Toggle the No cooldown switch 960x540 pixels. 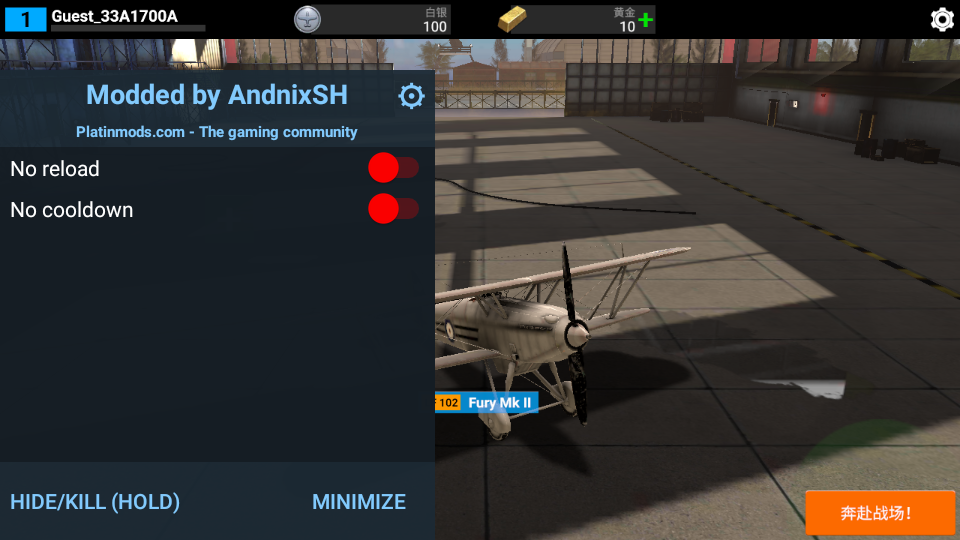(393, 209)
